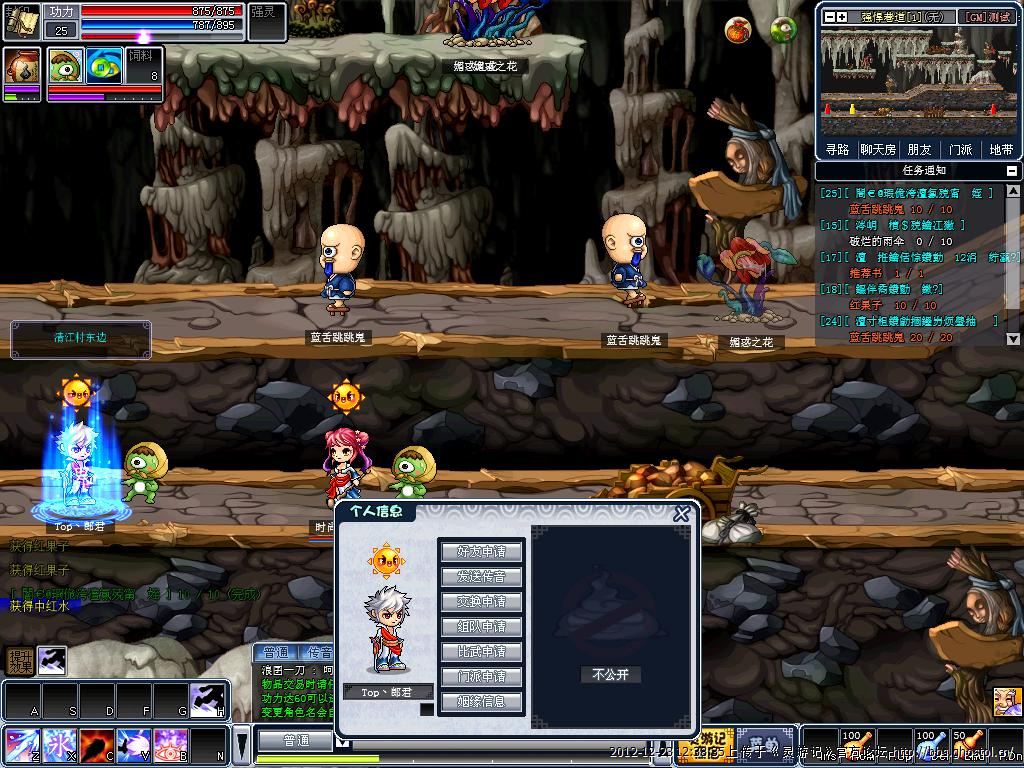Choose the 门派申请 guild request button
Viewport: 1024px width, 768px height.
coord(481,677)
